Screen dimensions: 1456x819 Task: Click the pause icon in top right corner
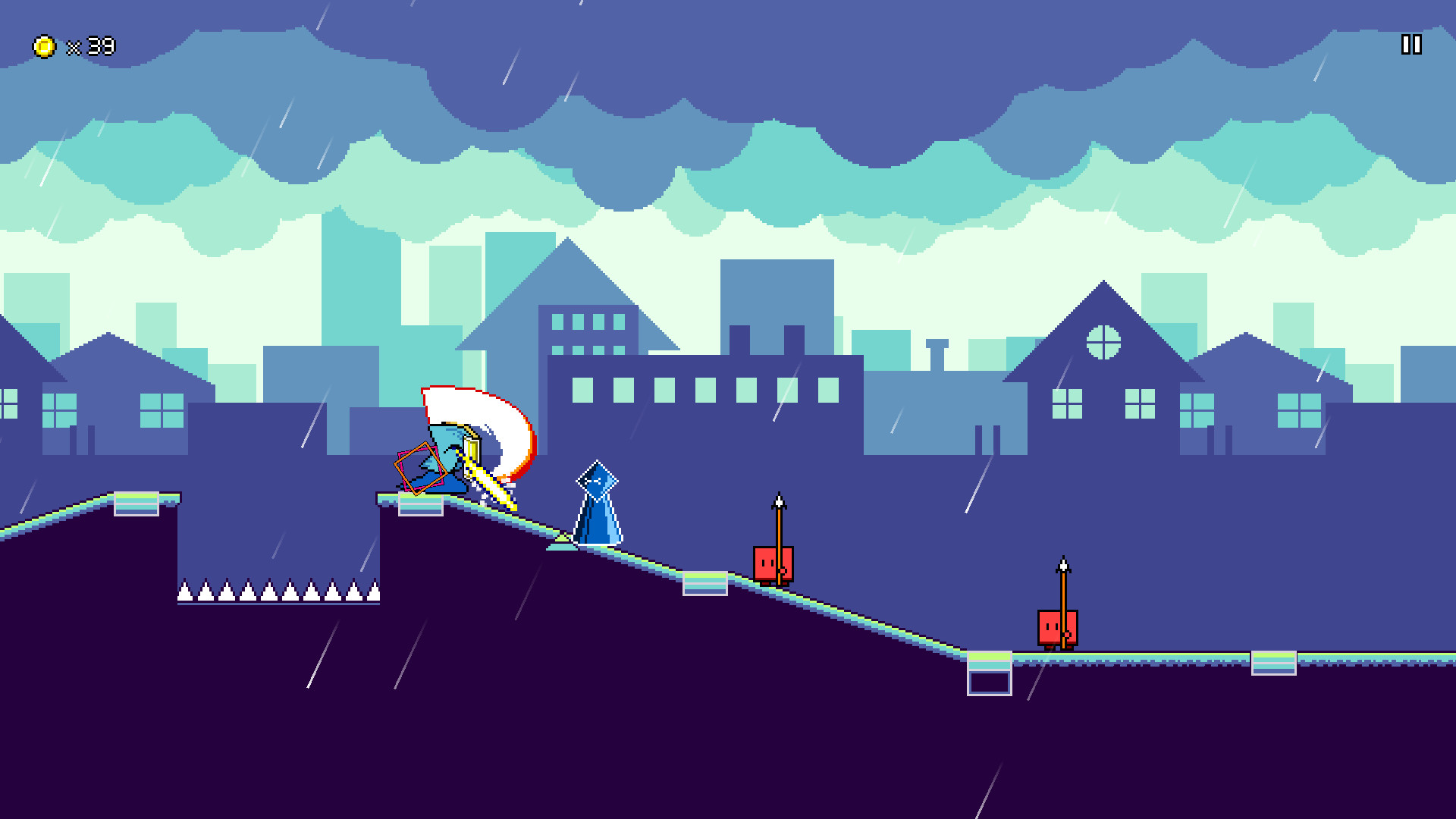pos(1410,45)
